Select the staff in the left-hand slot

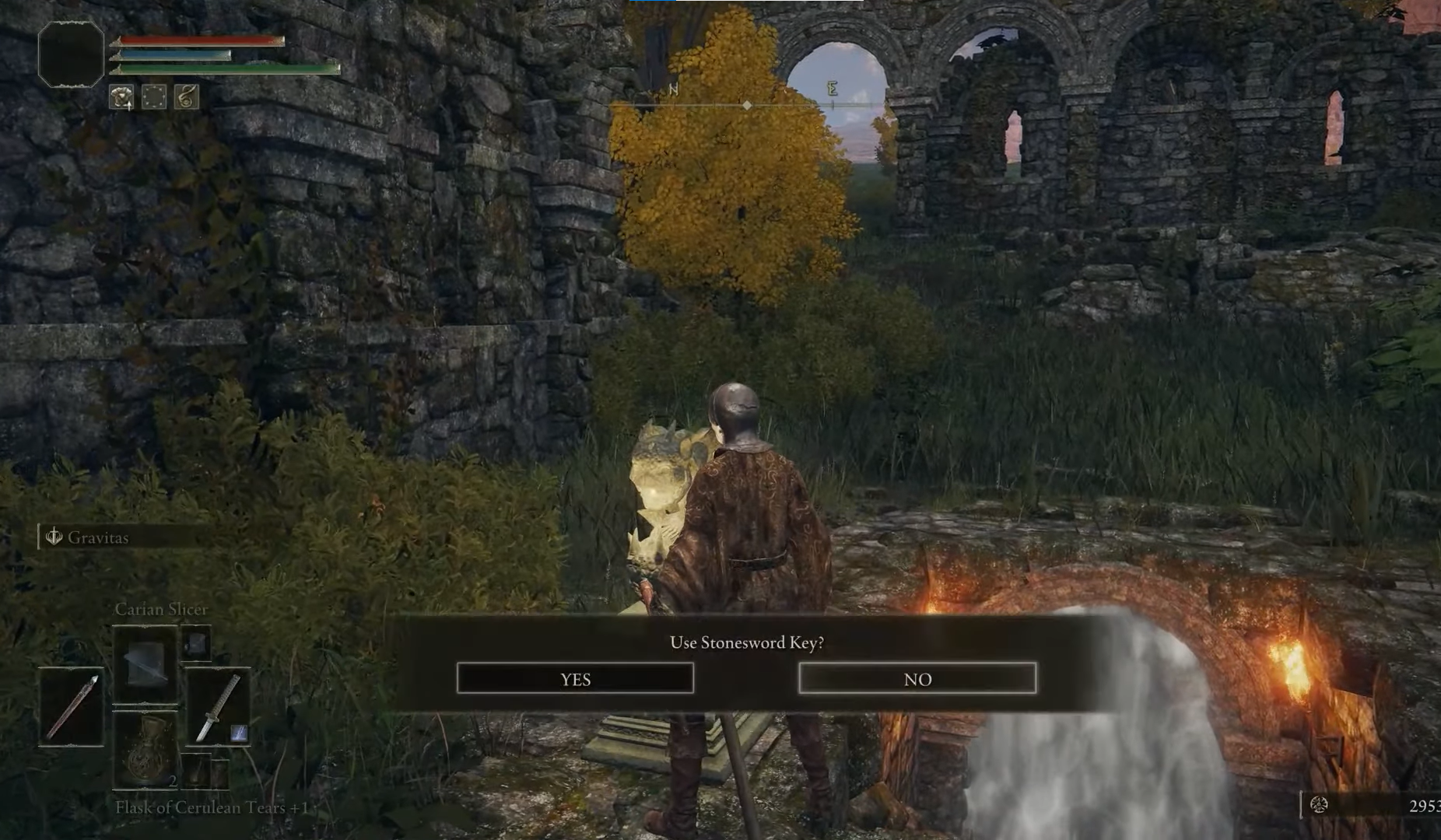coord(72,707)
